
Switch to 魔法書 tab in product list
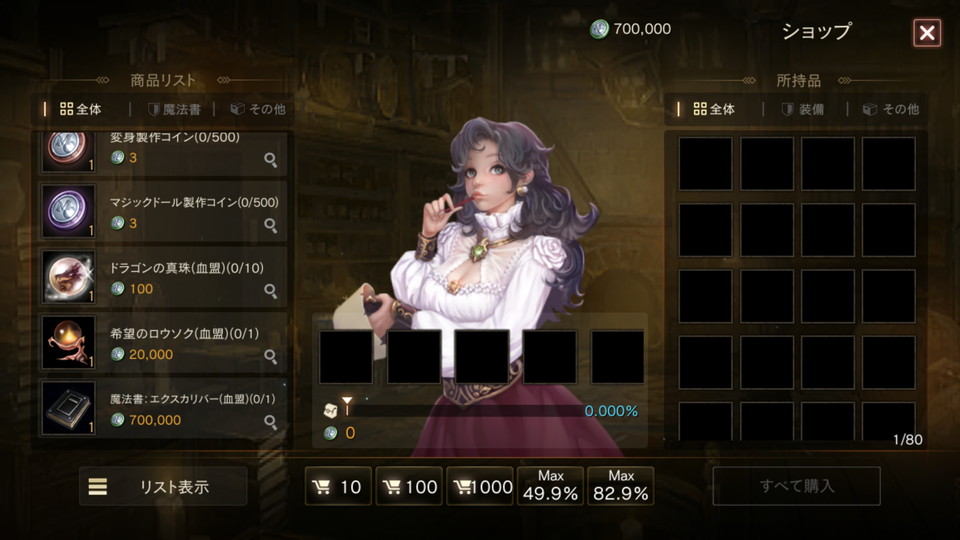click(x=174, y=109)
